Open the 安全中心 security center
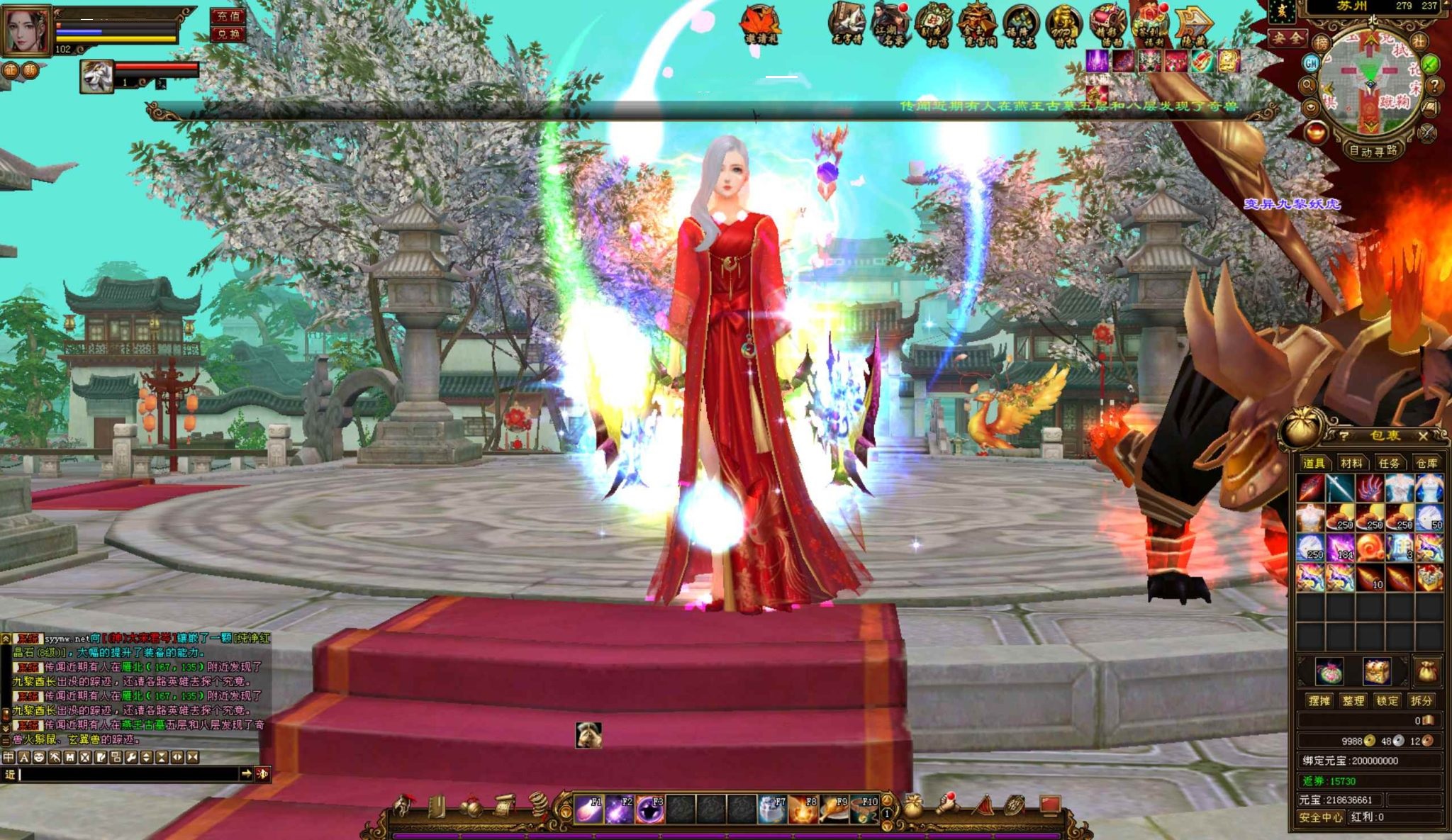The height and width of the screenshot is (840, 1452). pos(1320,817)
